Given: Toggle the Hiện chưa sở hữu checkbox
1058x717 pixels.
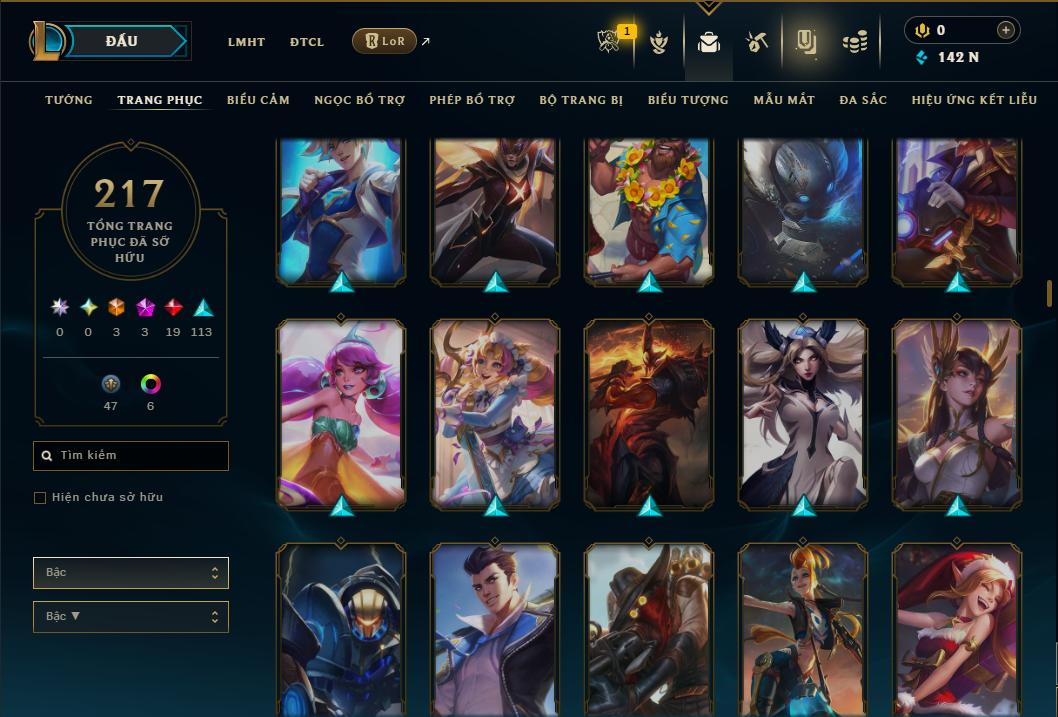Looking at the screenshot, I should click(40, 498).
